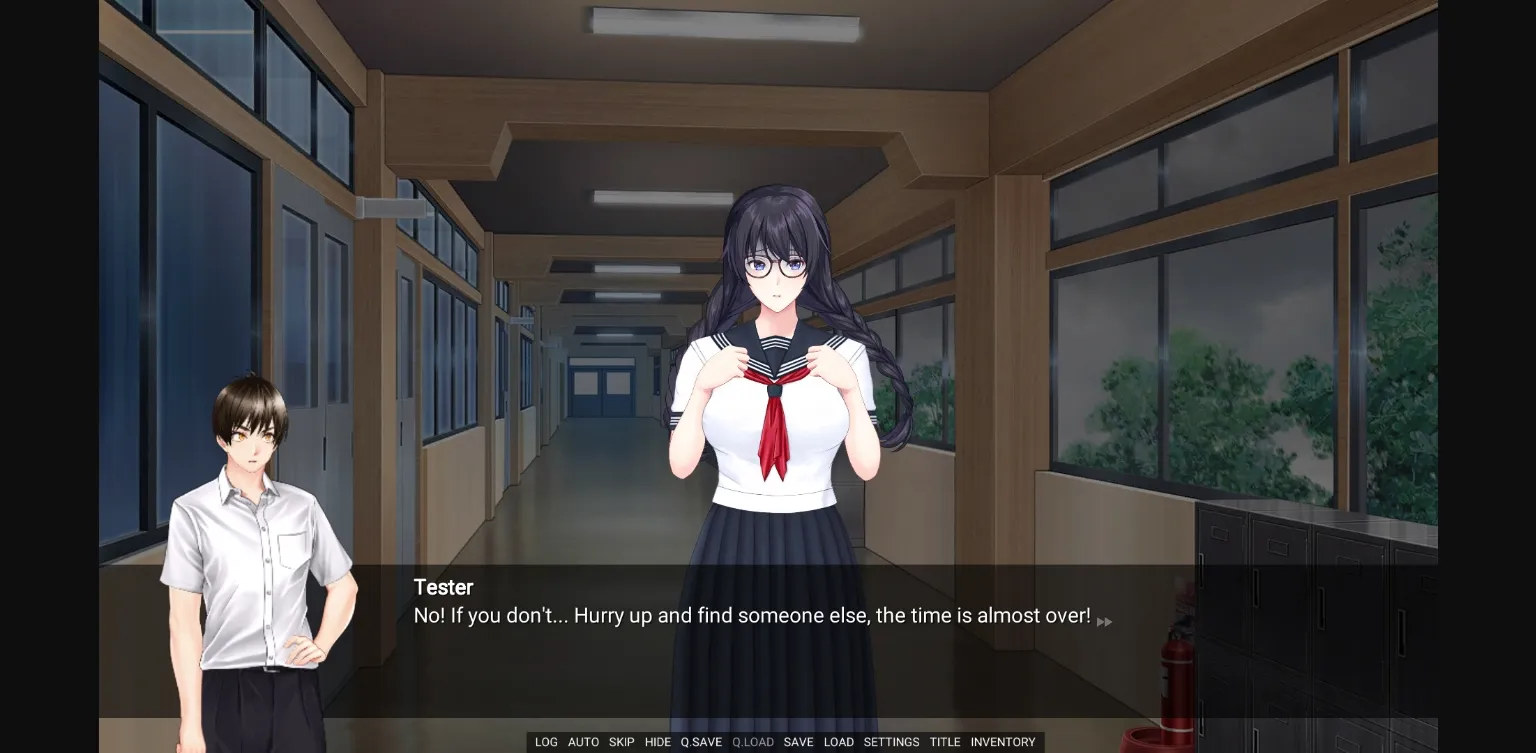Viewport: 1536px width, 753px height.
Task: Open the LOAD screen
Action: pyautogui.click(x=839, y=742)
